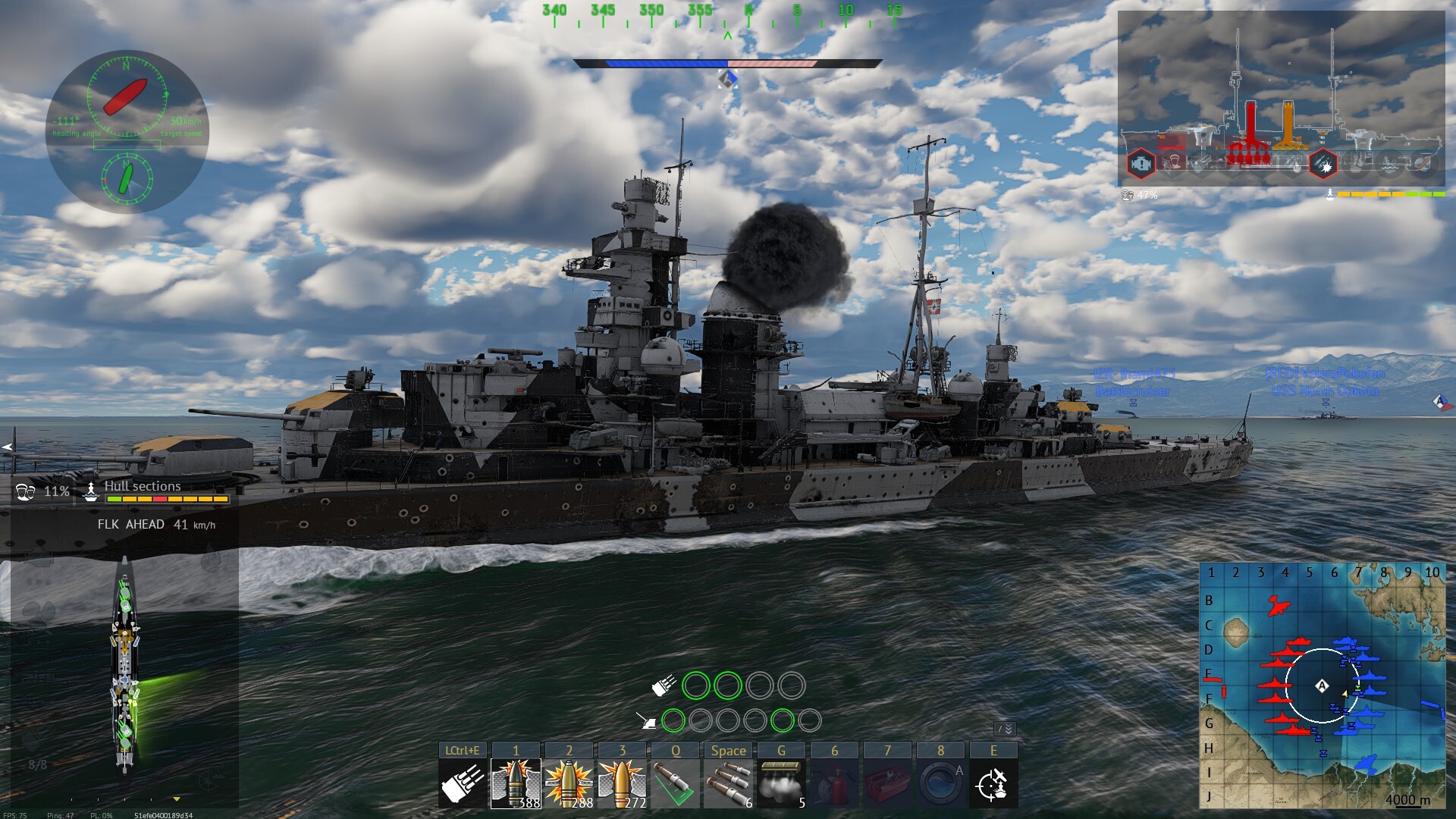
Task: Click the engine damage hexagon icon
Action: coord(1141,164)
